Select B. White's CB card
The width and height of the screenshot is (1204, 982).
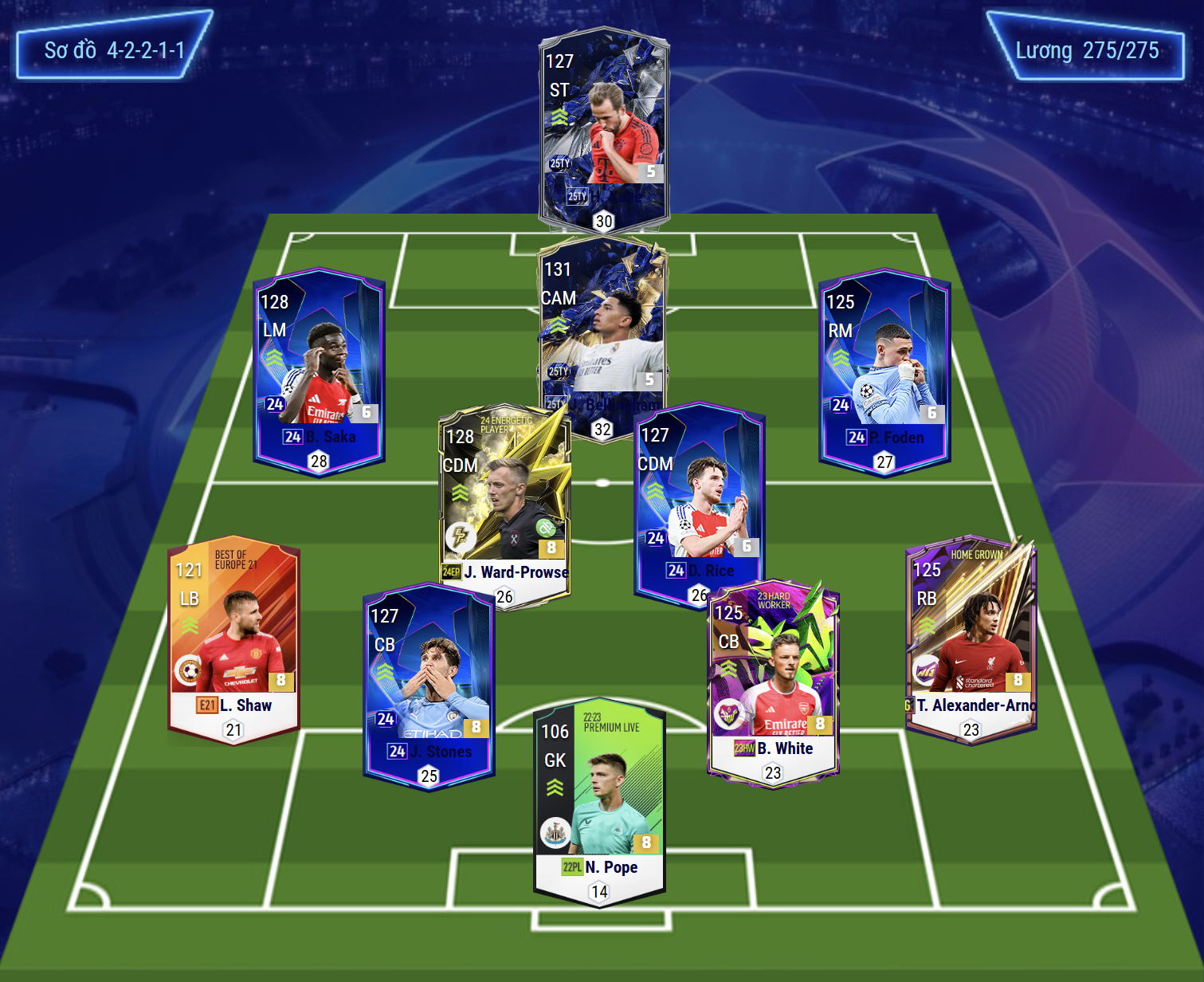point(773,682)
